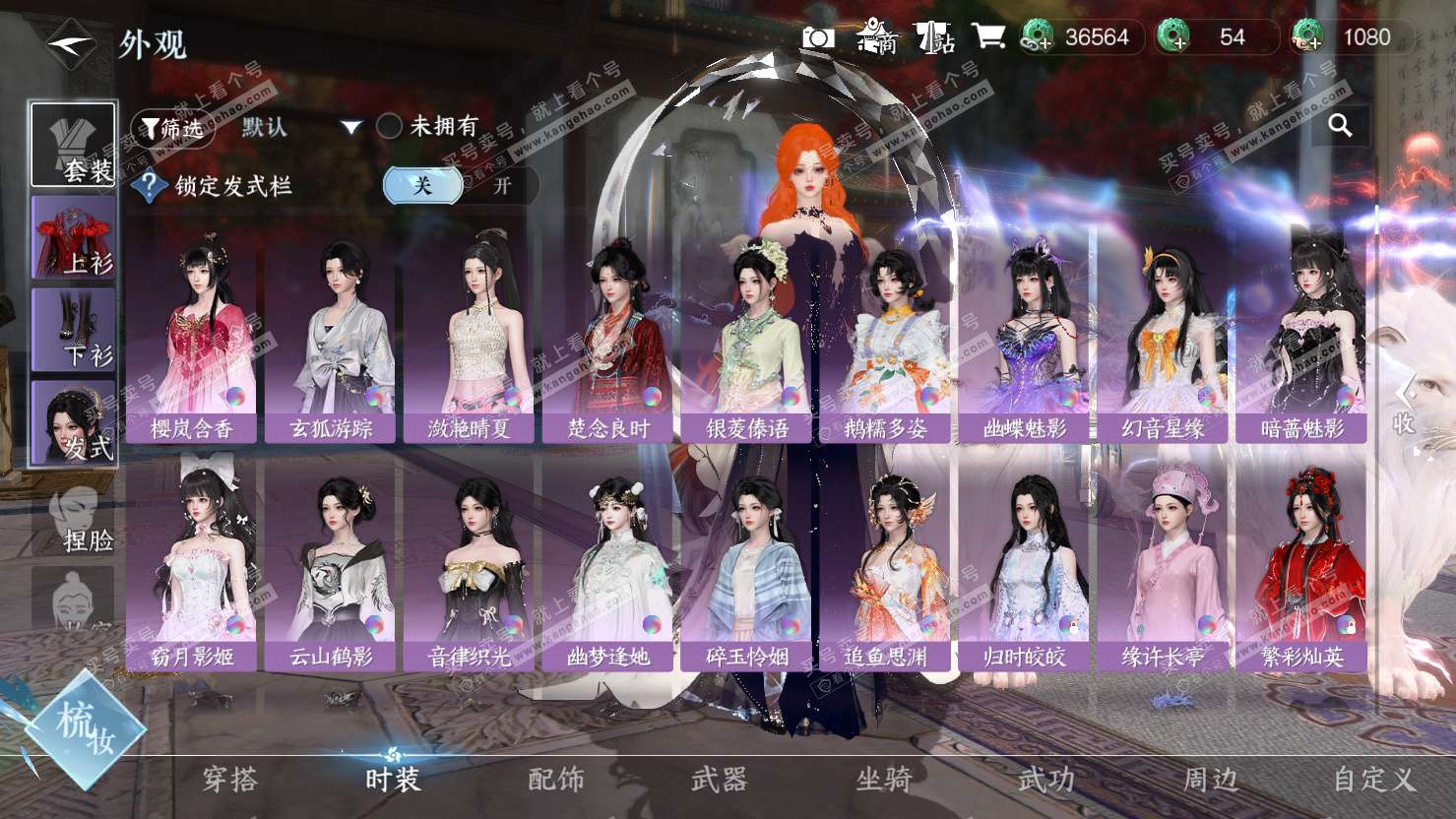The height and width of the screenshot is (819, 1456).
Task: Select the 上衫 category
Action: (74, 237)
